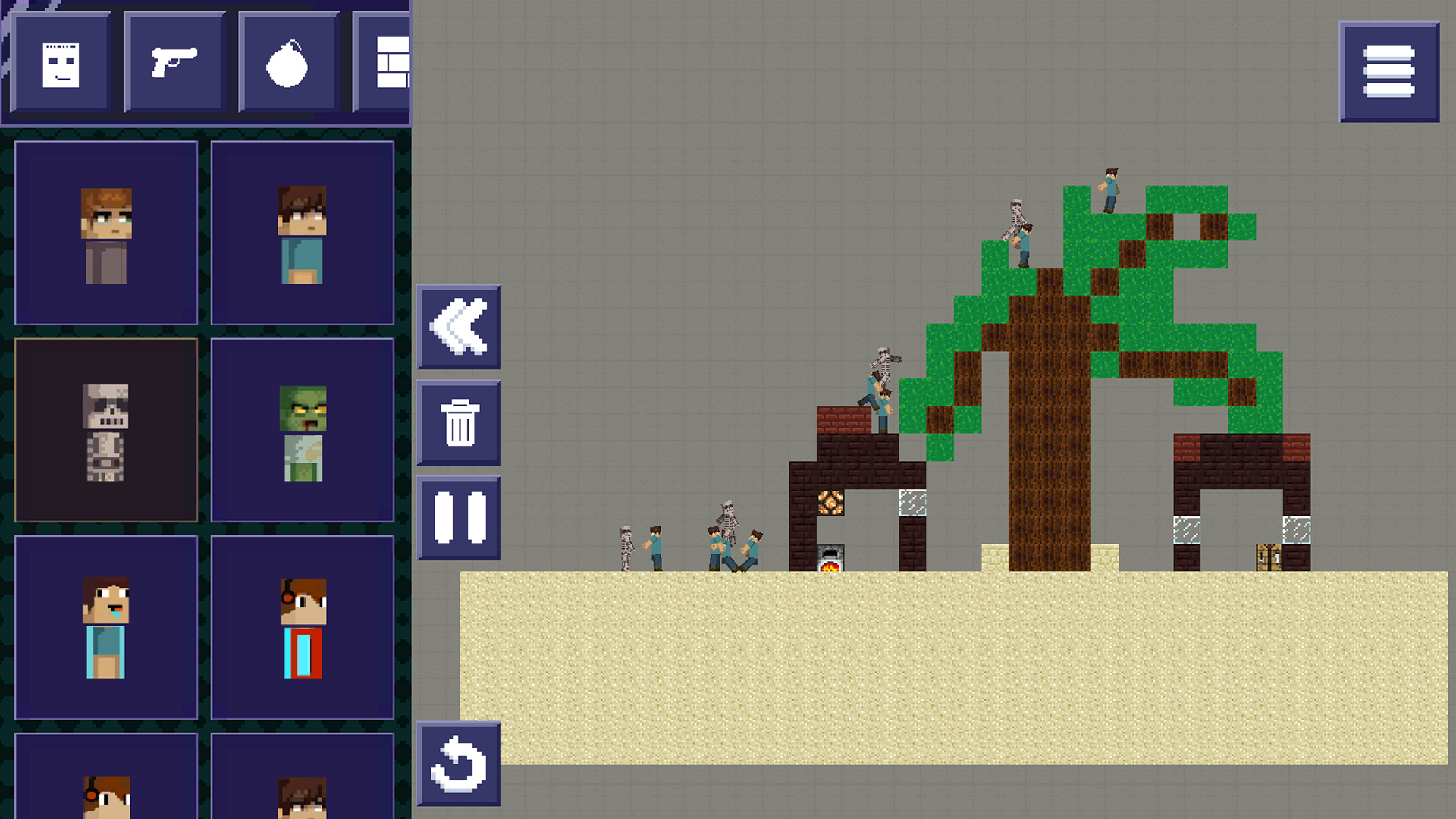Select the skeleton character thumbnail
This screenshot has height=819, width=1456.
tap(105, 428)
